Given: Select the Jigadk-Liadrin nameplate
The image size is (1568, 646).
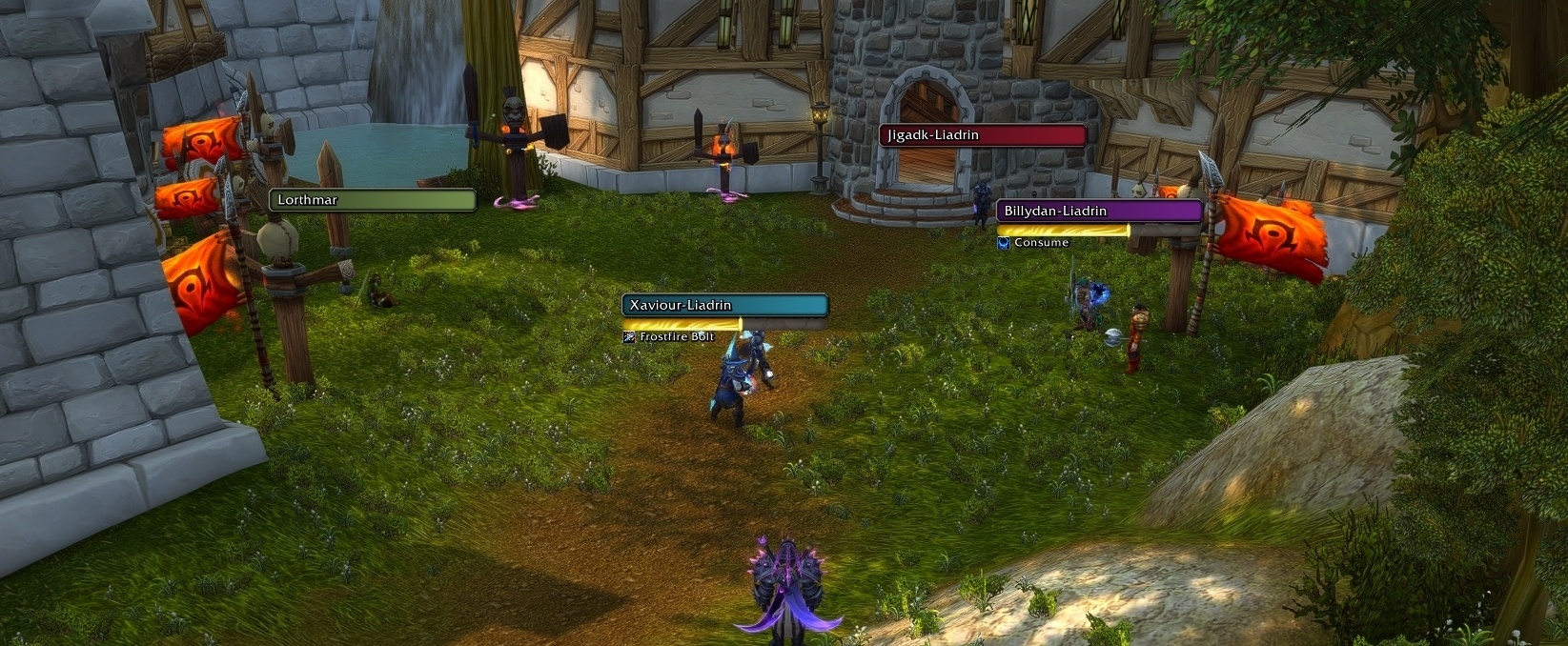Looking at the screenshot, I should (x=983, y=135).
